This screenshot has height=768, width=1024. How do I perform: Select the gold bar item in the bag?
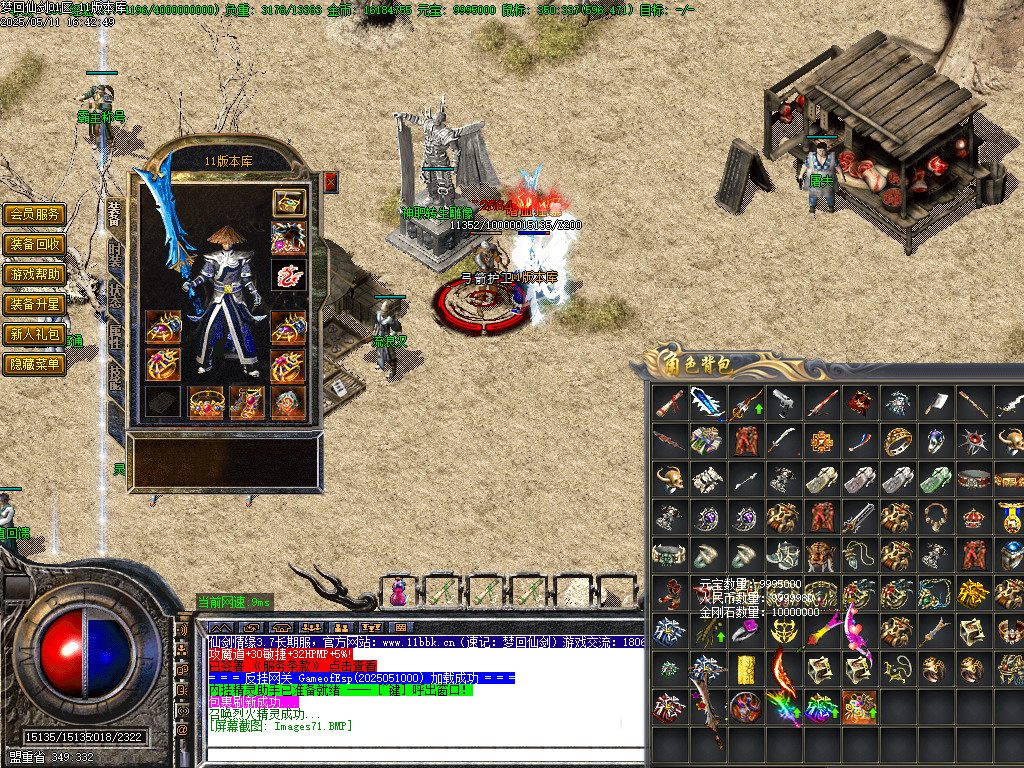pyautogui.click(x=745, y=669)
